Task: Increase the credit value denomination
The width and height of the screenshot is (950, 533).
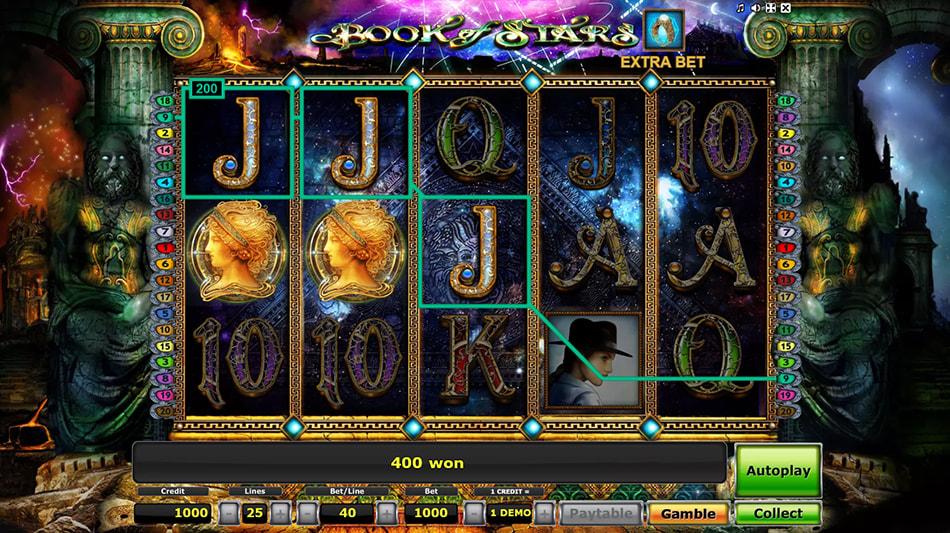Action: pos(544,513)
